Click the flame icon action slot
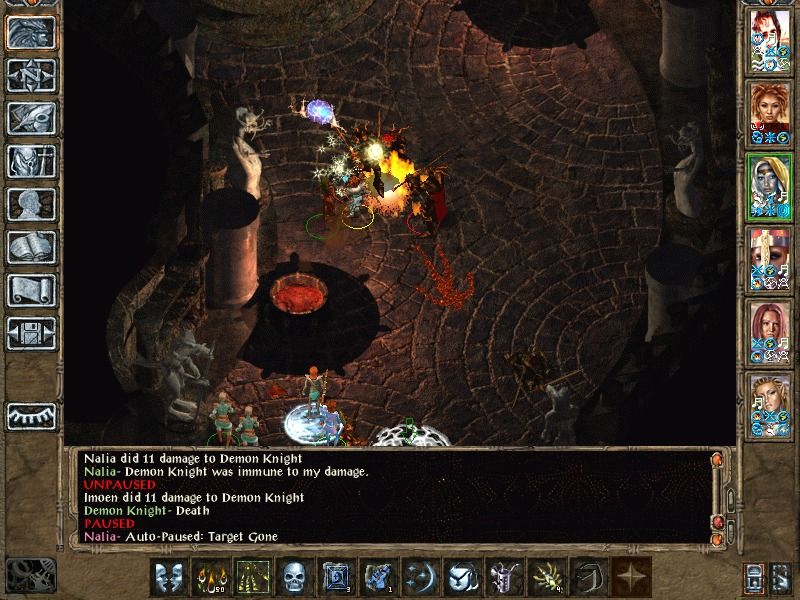This screenshot has width=800, height=600. 210,577
